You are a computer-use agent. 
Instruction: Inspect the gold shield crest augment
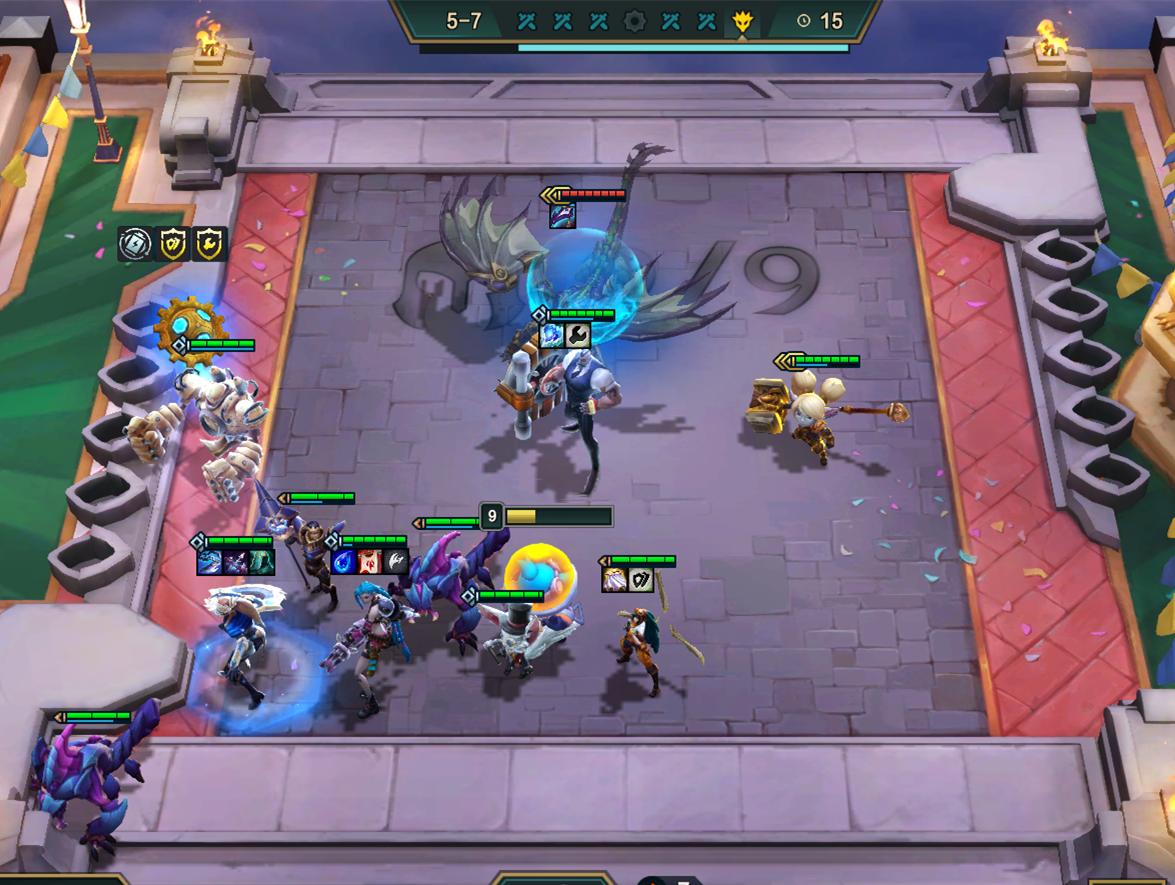(x=173, y=244)
